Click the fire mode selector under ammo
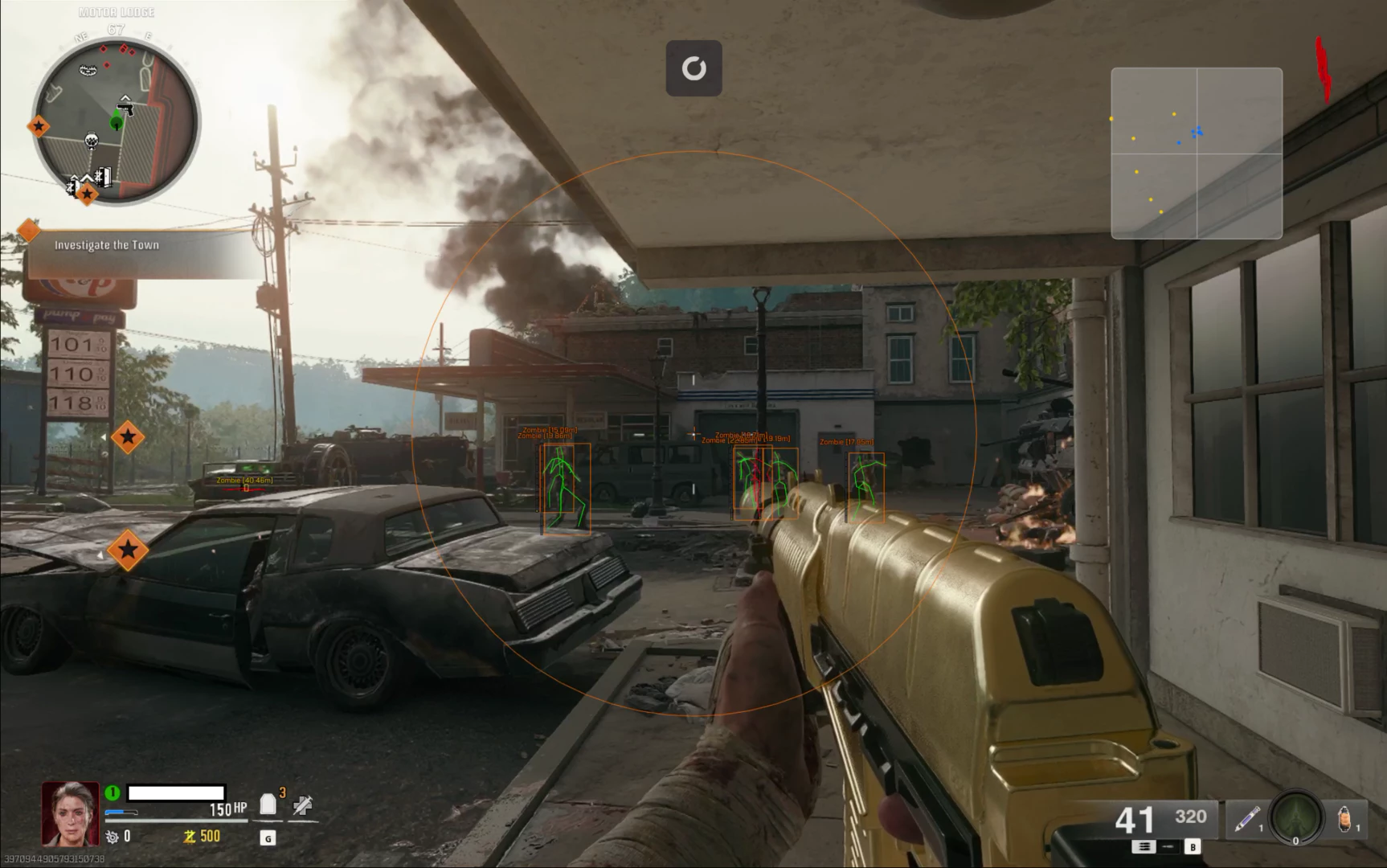1387x868 pixels. coord(1144,846)
